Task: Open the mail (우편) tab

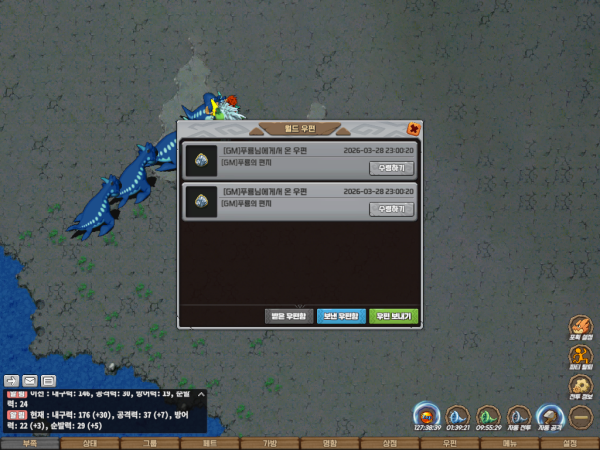Action: (449, 443)
